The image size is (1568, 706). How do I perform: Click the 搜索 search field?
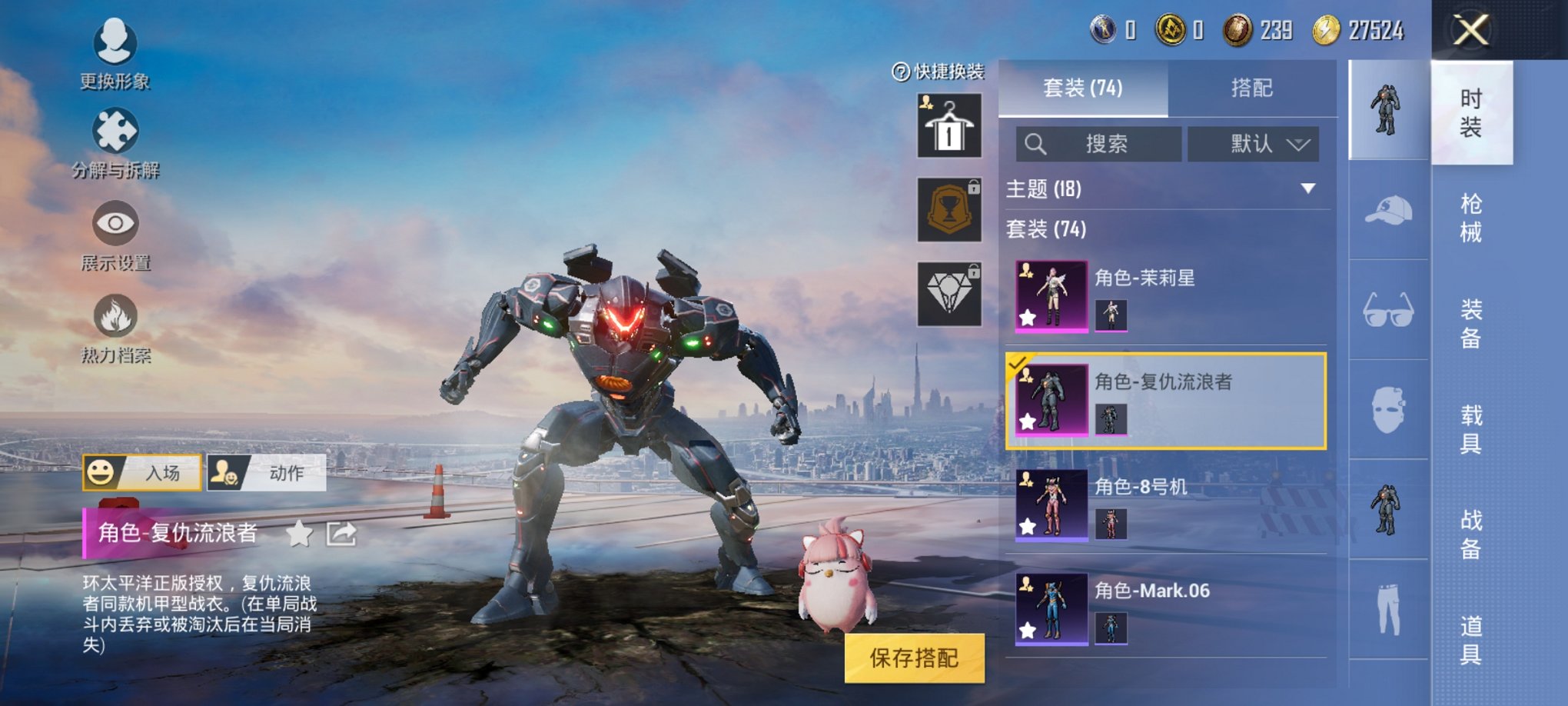pyautogui.click(x=1098, y=144)
